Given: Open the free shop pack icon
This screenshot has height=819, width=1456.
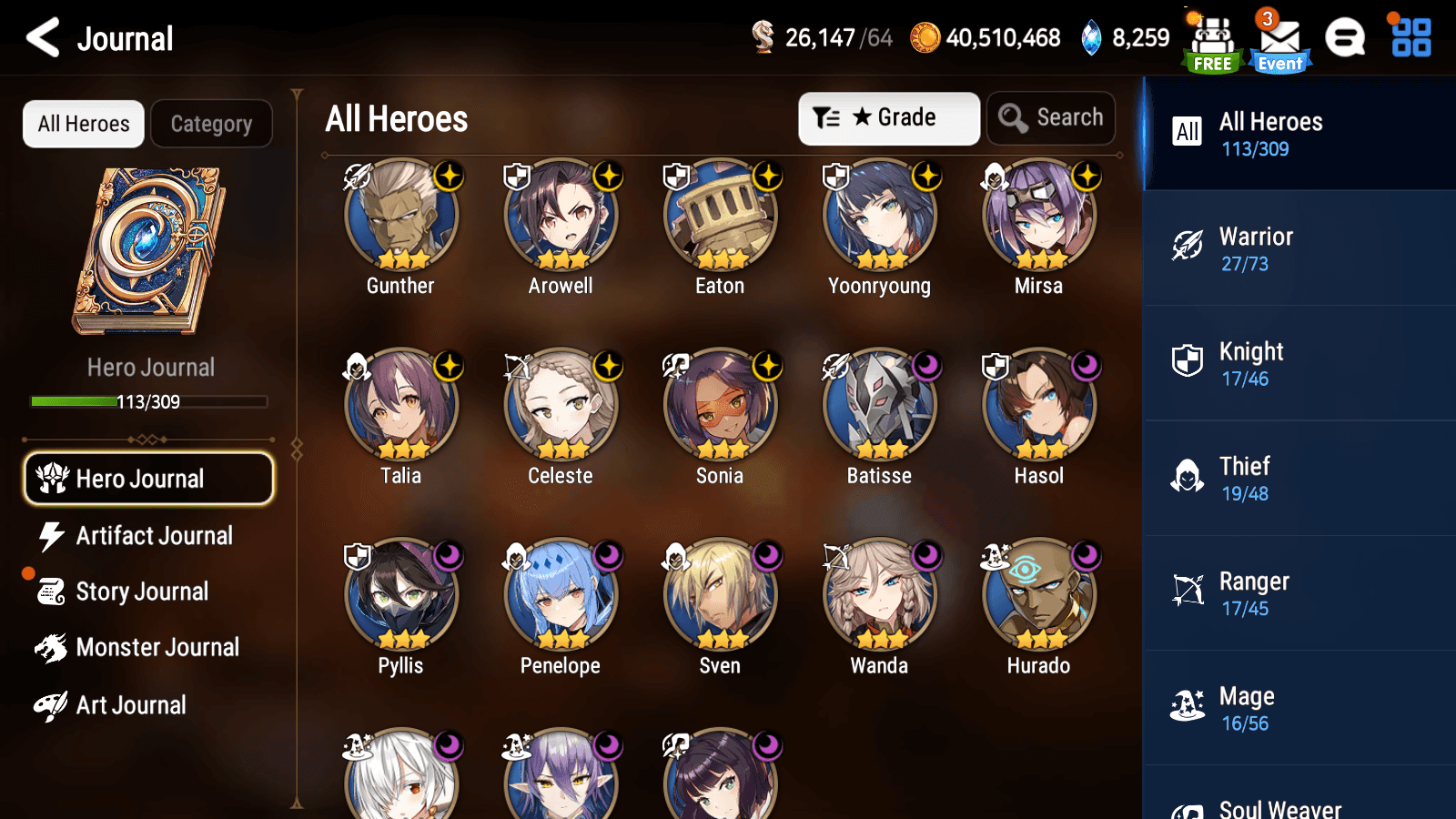Looking at the screenshot, I should click(x=1212, y=38).
